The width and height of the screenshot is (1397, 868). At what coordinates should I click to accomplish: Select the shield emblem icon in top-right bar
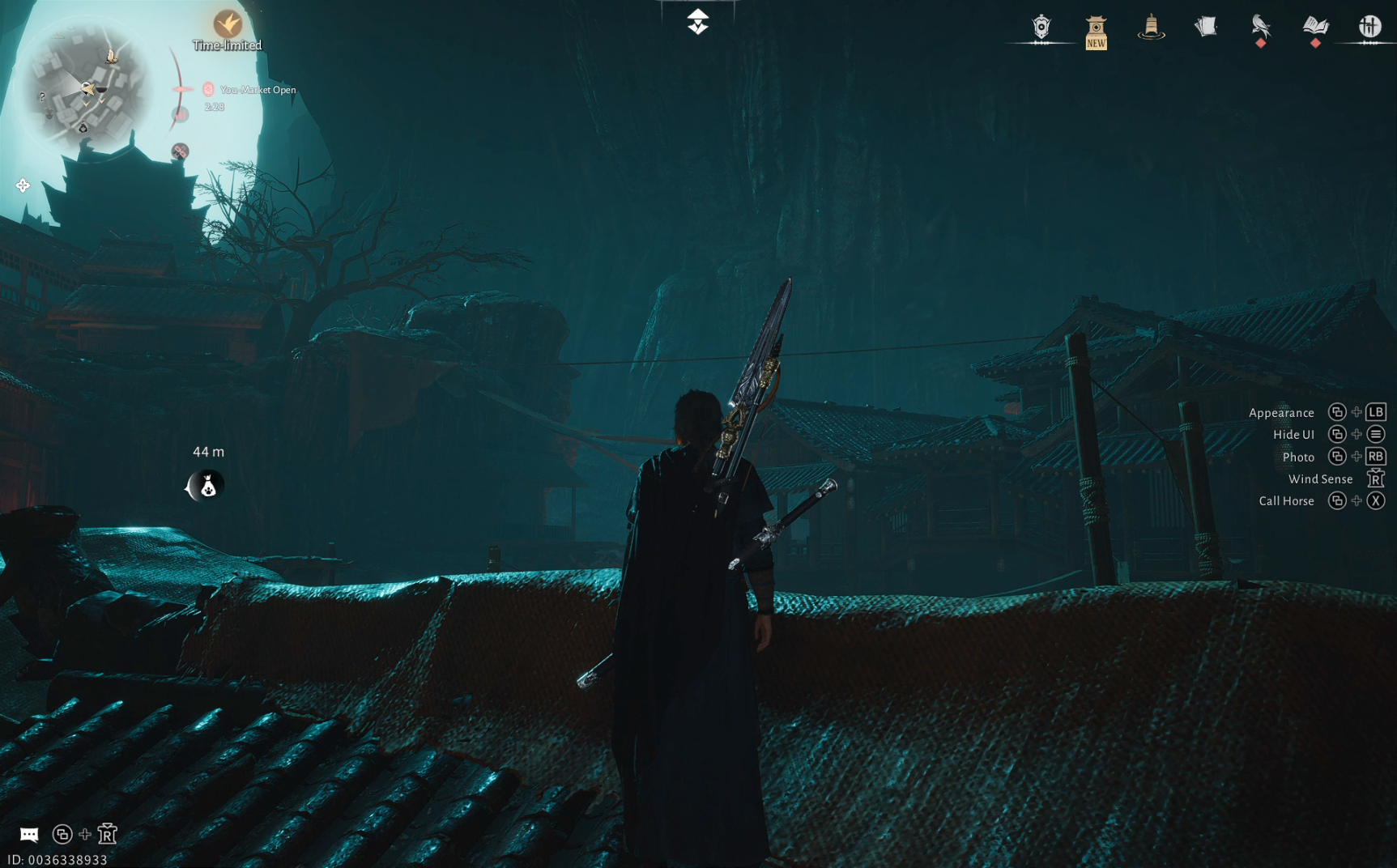click(1042, 27)
